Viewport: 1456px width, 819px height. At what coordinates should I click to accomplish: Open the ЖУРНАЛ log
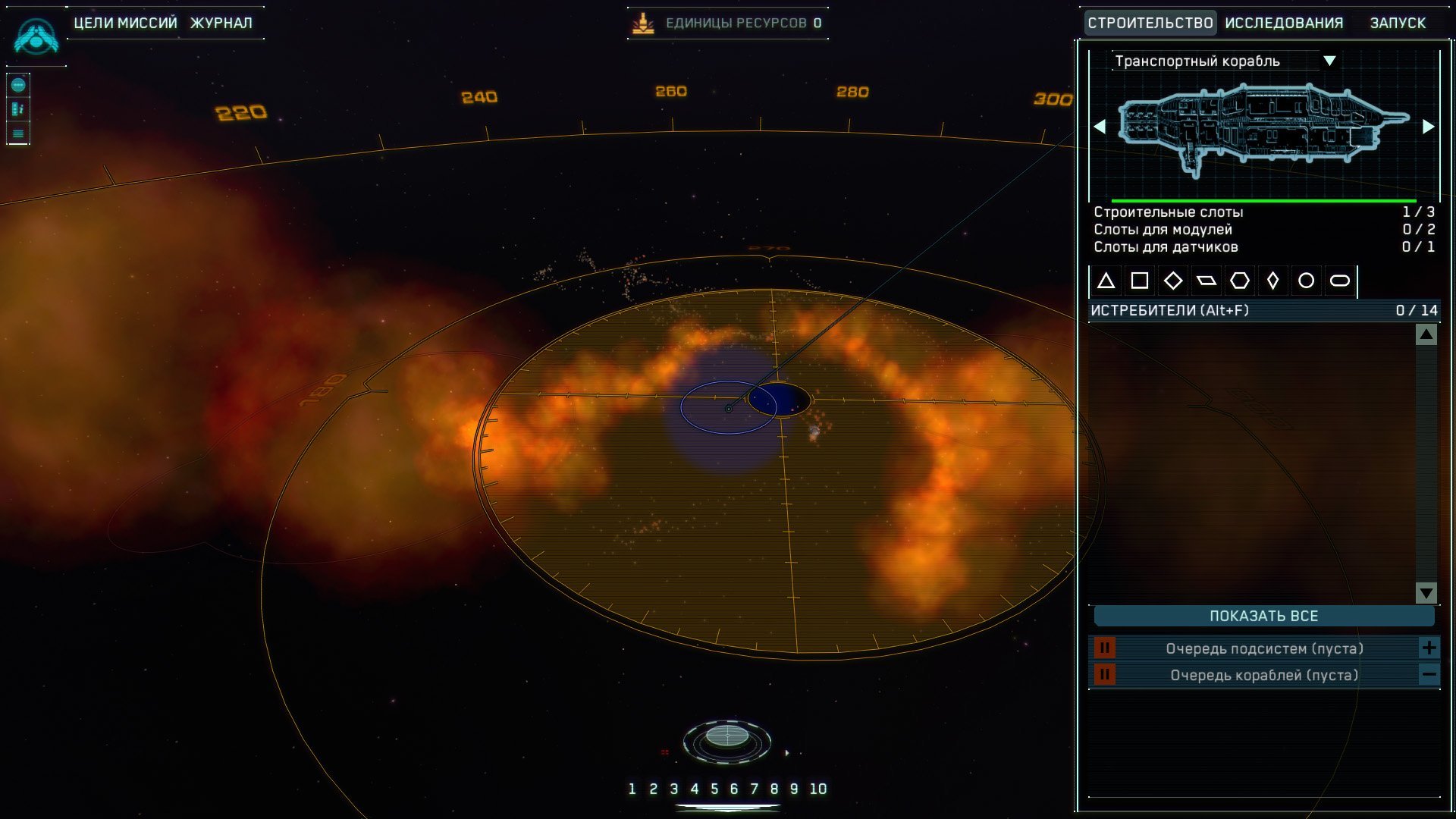click(x=221, y=23)
